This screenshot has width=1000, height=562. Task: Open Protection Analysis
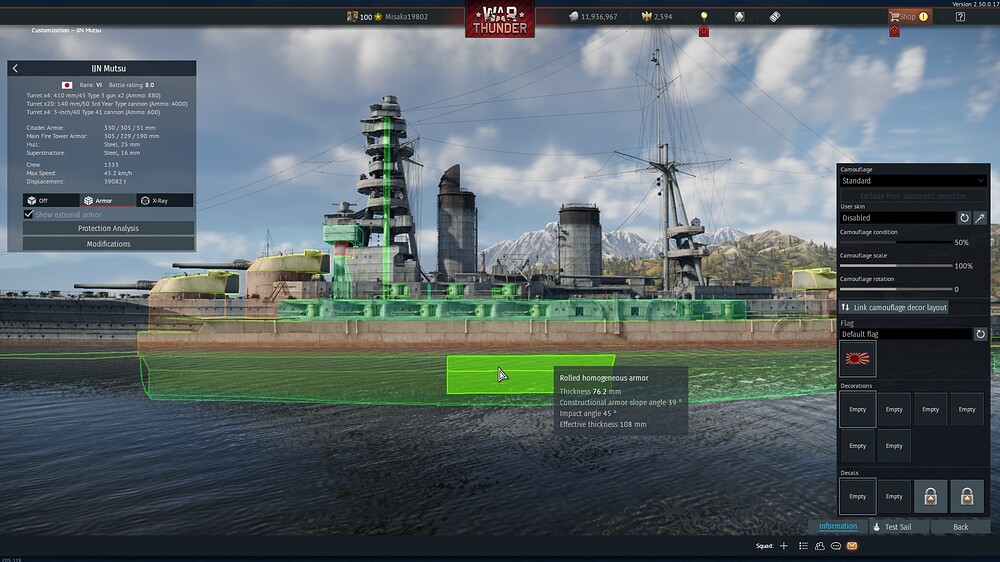[108, 229]
